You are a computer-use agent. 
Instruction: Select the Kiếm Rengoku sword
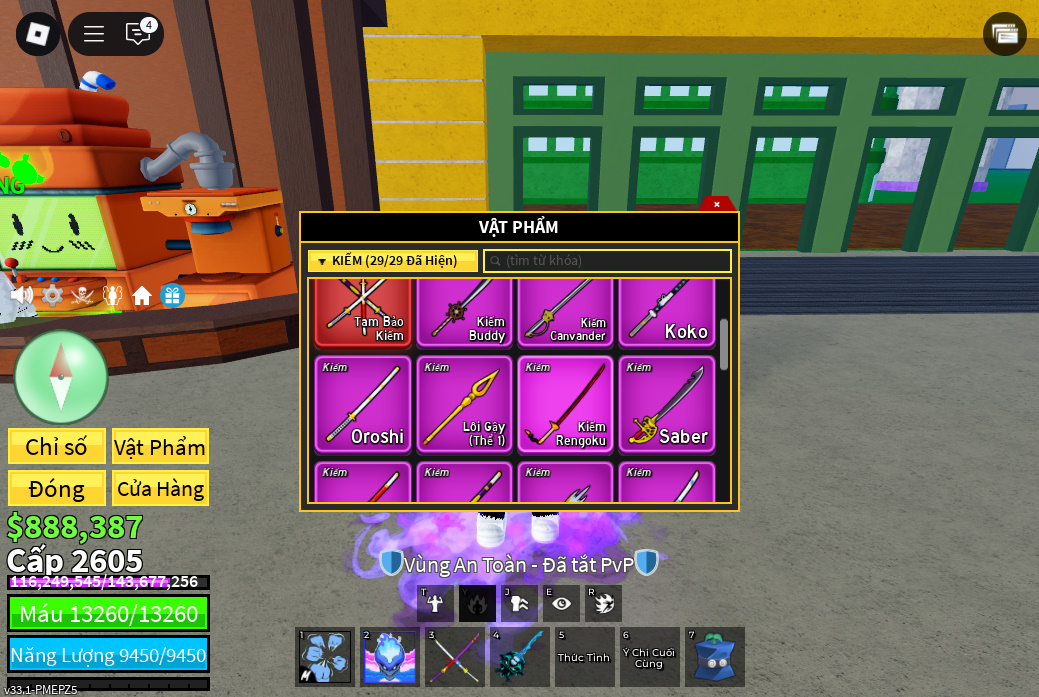(x=565, y=404)
